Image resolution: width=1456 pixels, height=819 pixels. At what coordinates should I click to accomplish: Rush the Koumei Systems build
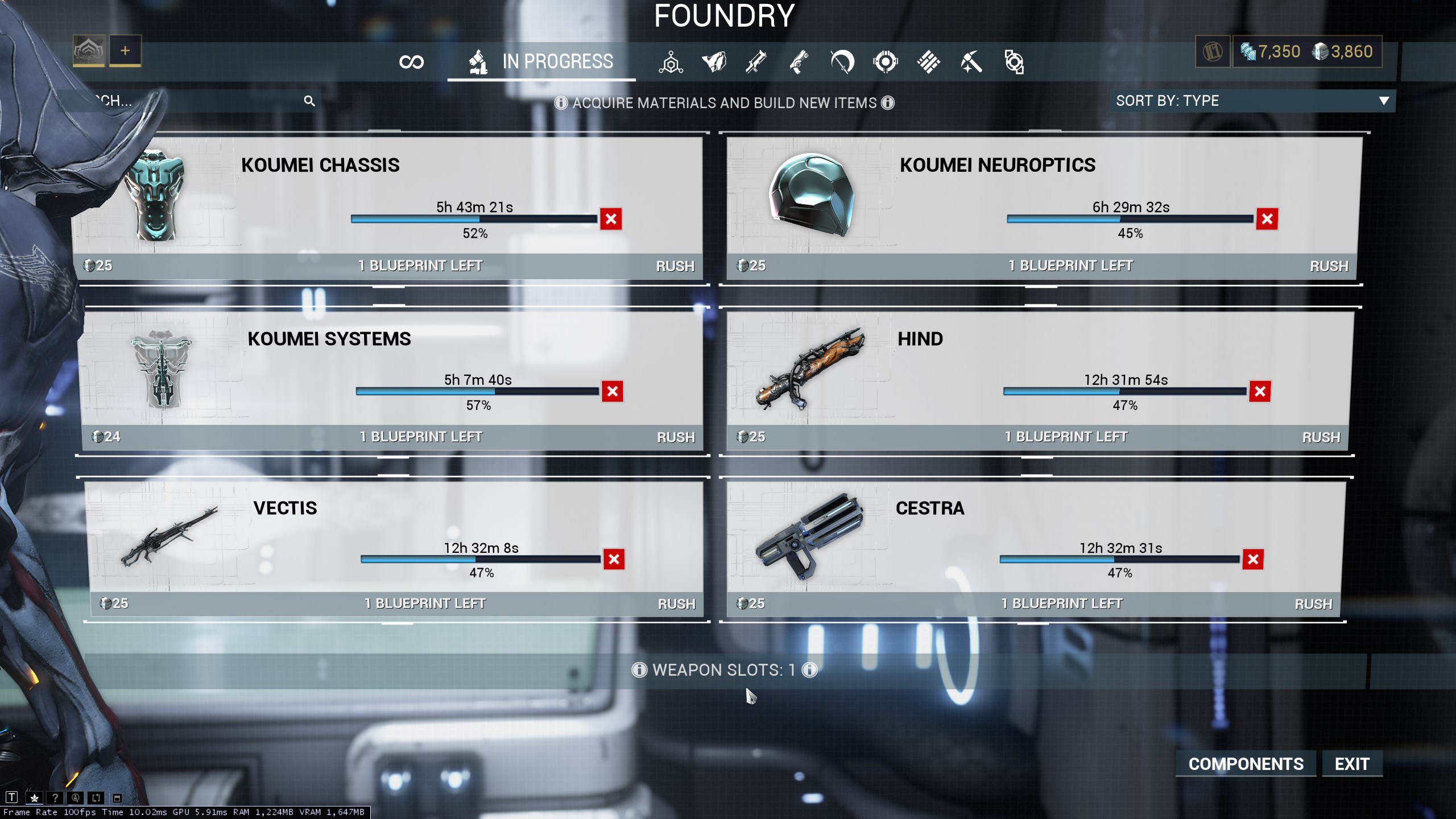click(676, 437)
